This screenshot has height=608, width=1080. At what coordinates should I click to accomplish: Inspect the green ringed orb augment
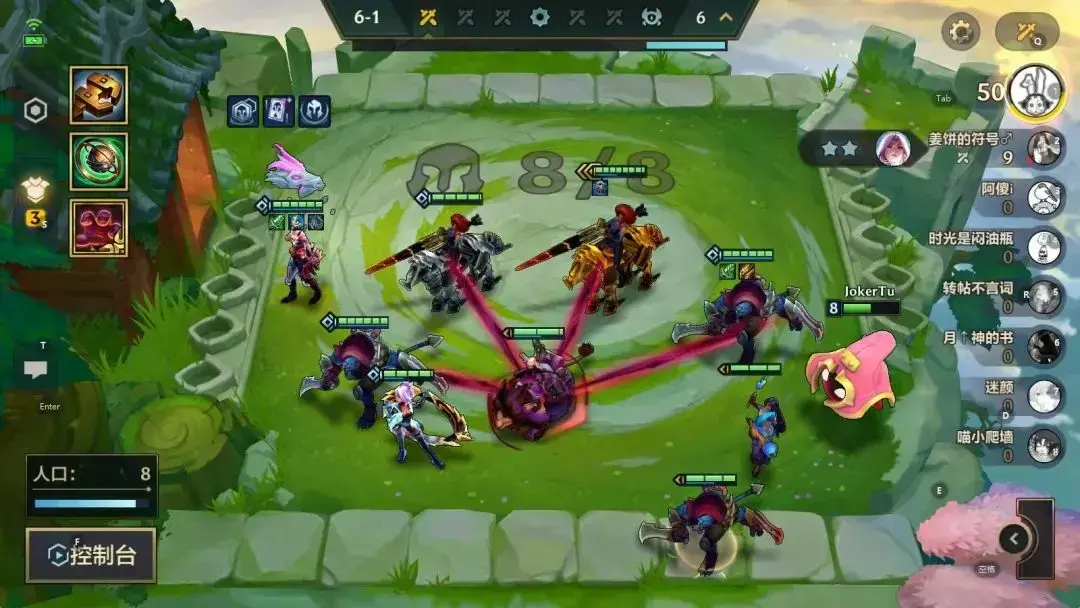[98, 161]
